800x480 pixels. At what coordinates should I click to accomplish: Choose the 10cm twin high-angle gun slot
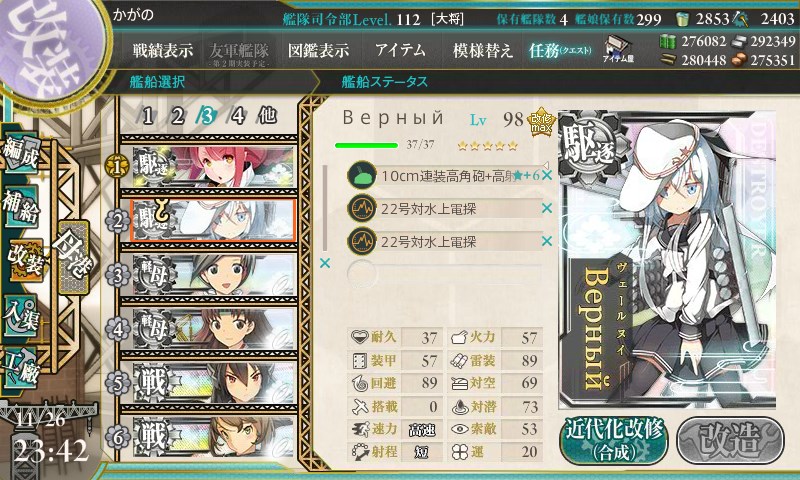click(440, 176)
